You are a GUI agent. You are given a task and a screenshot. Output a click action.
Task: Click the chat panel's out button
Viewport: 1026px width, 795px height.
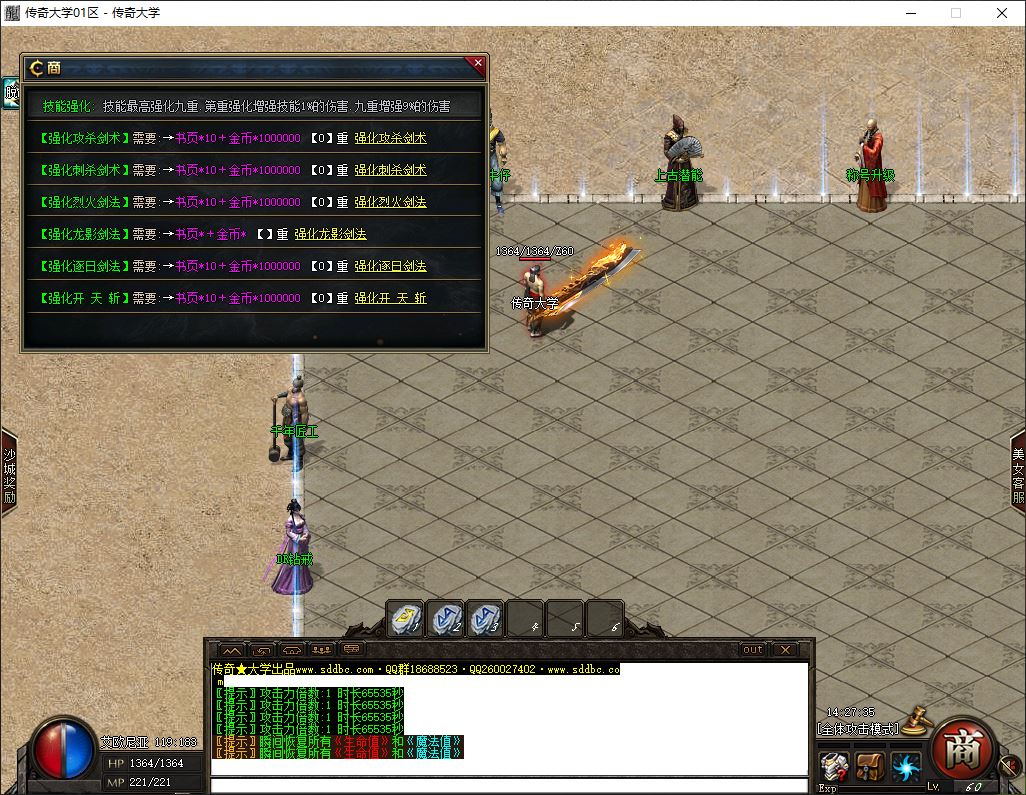click(x=752, y=650)
